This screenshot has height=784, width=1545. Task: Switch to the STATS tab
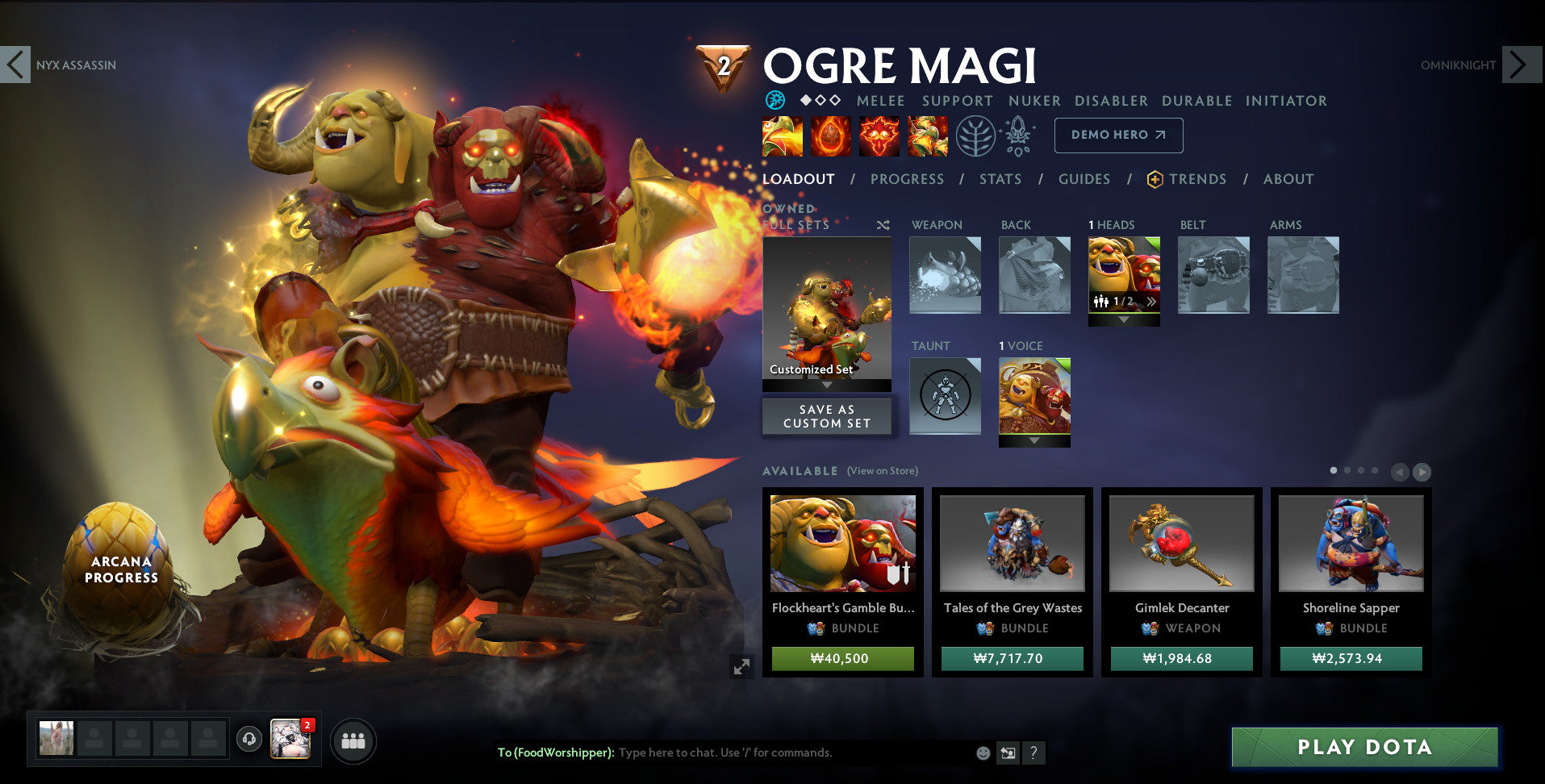point(1000,179)
